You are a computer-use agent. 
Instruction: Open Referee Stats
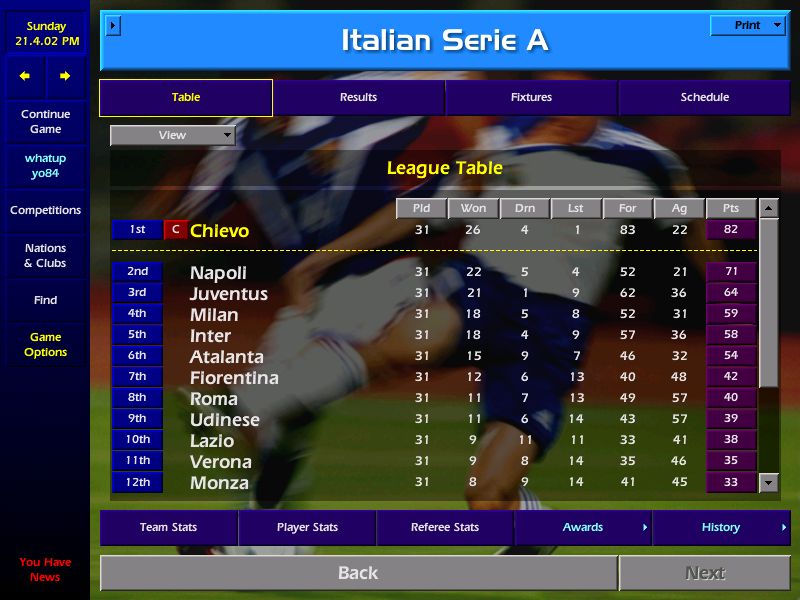point(445,527)
